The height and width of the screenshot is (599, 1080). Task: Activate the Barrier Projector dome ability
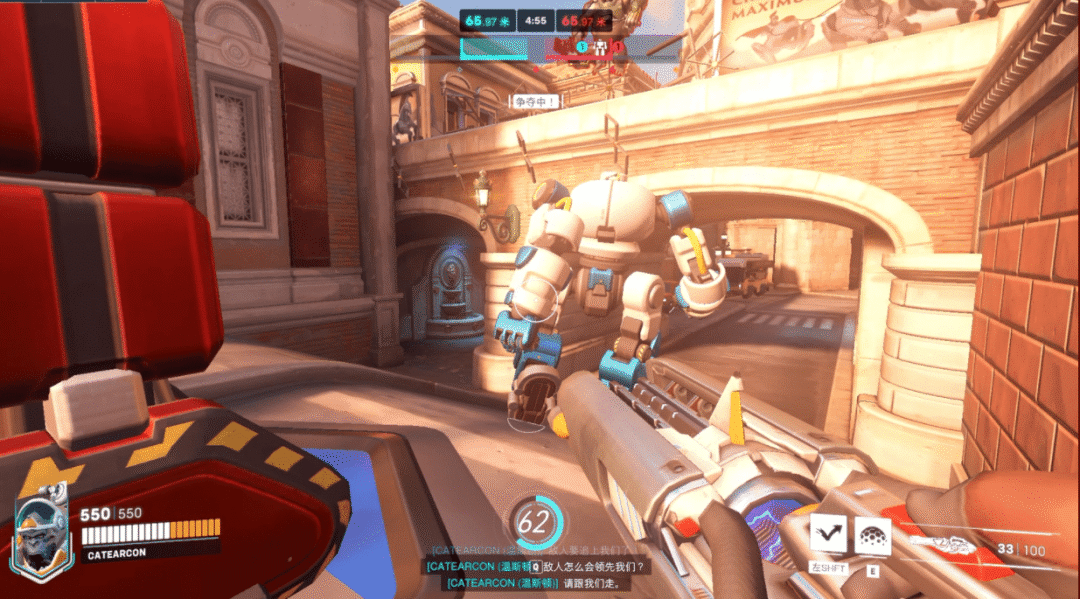(872, 535)
